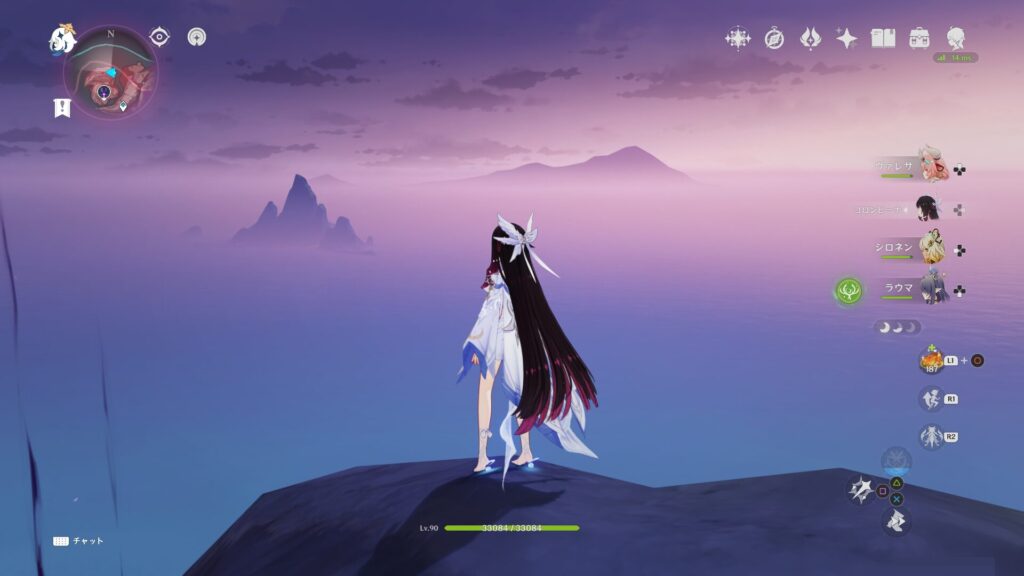This screenshot has width=1024, height=576.
Task: Open the quest banner with exclamation mark
Action: 62,108
